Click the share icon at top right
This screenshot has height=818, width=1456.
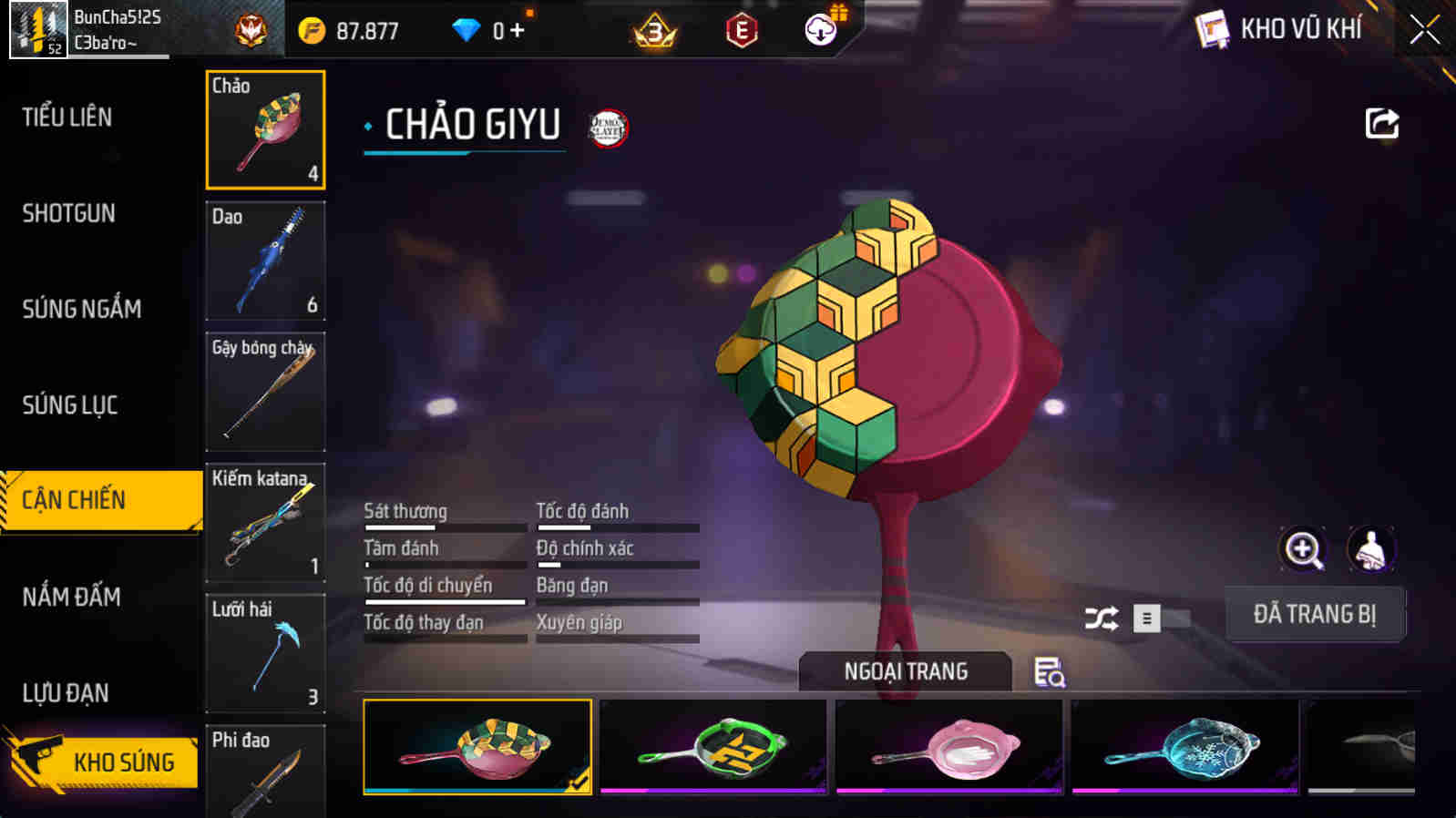point(1381,123)
